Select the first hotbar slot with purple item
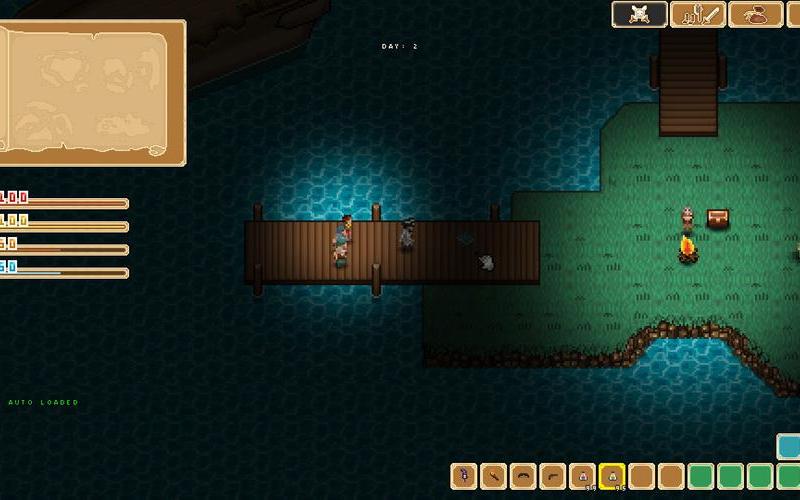The image size is (800, 500). (x=464, y=476)
